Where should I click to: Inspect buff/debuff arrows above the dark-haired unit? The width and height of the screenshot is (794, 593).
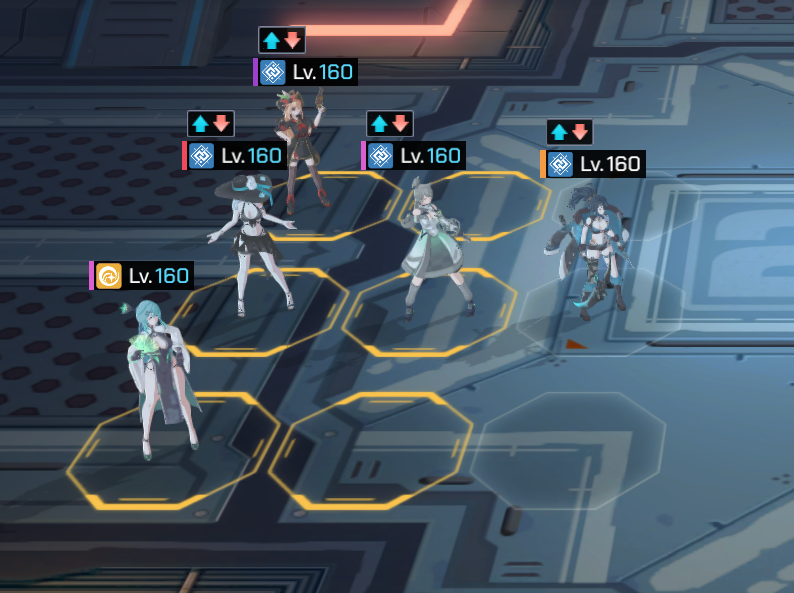569,132
